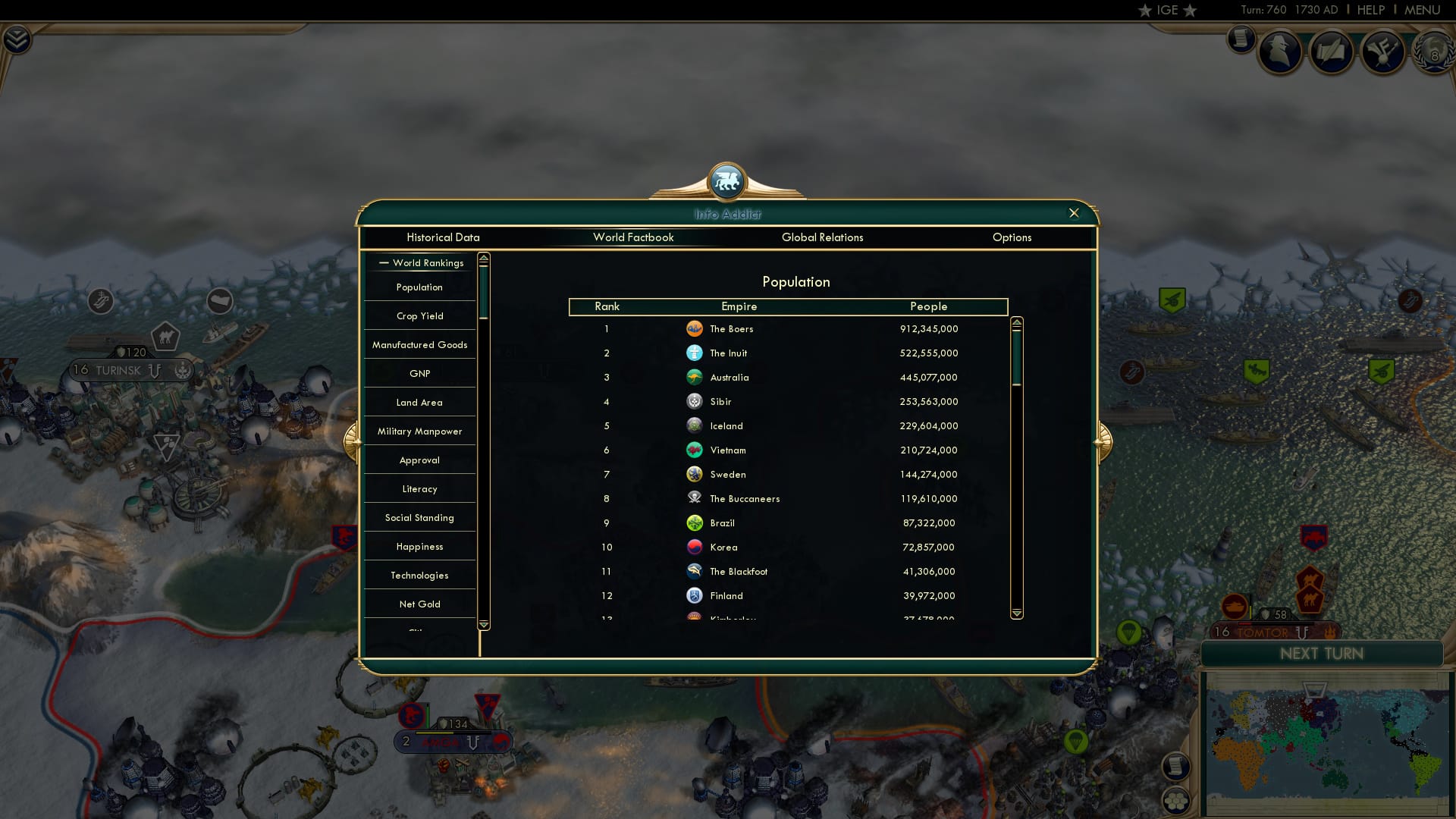Open the notification log scroll icon
1456x819 pixels.
pyautogui.click(x=1241, y=38)
